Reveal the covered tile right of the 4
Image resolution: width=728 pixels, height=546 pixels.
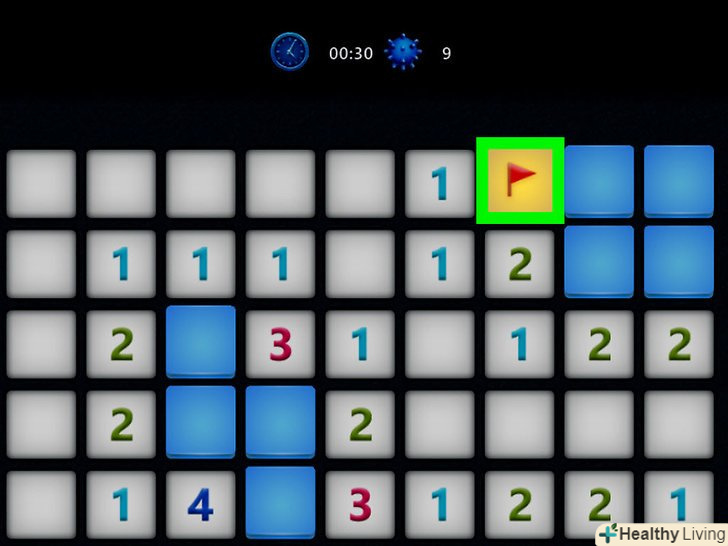[x=280, y=502]
